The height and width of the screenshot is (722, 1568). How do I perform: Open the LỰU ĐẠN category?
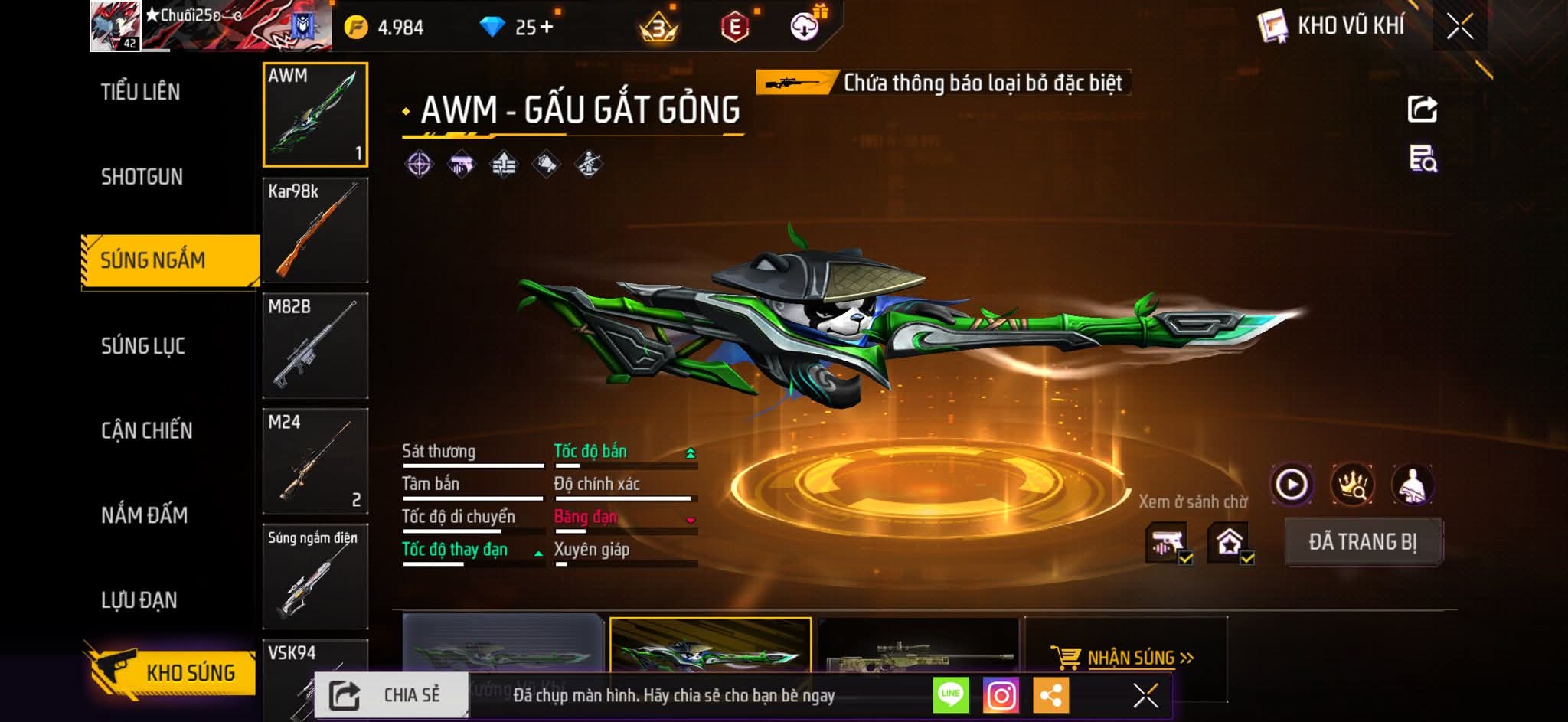coord(139,599)
